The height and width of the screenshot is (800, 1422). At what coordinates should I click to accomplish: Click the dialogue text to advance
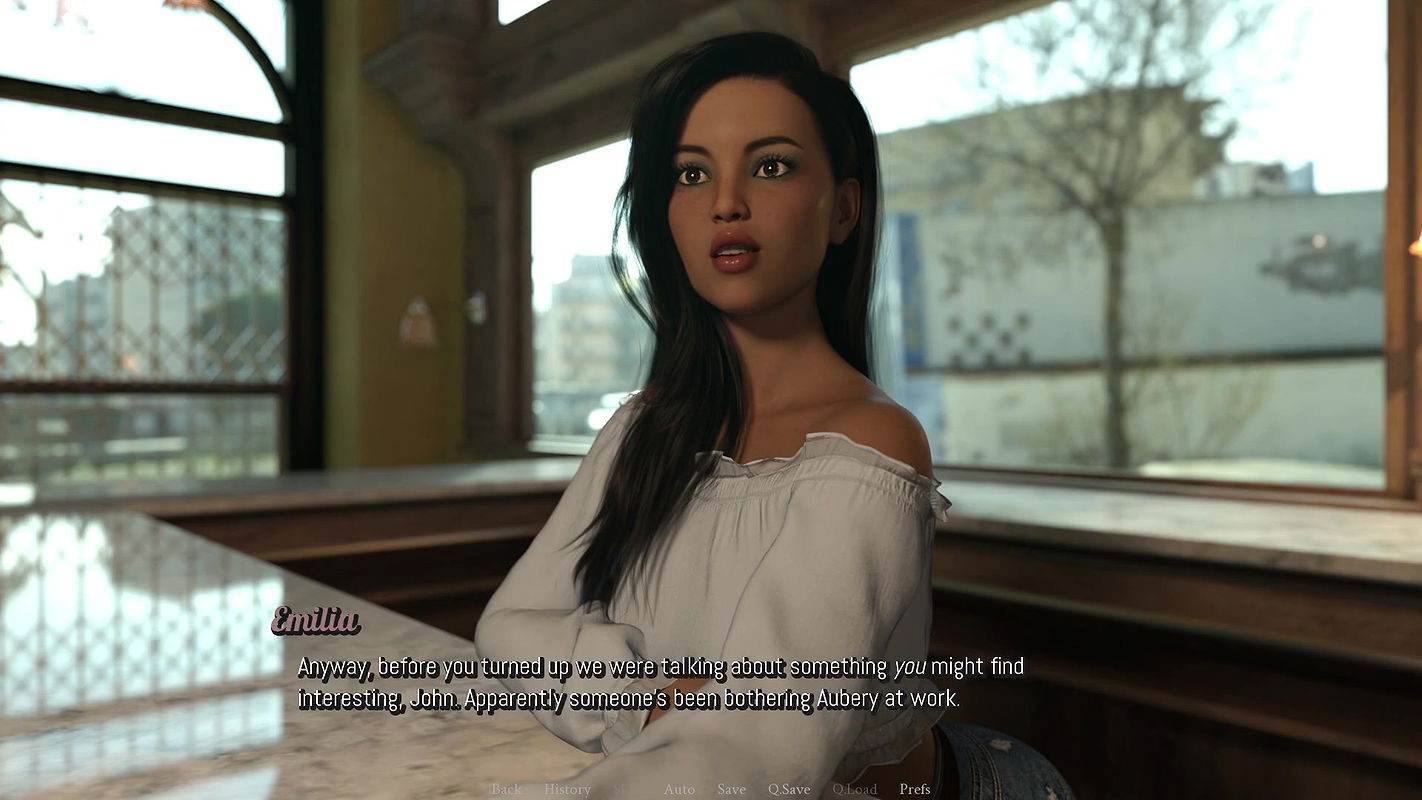(650, 682)
